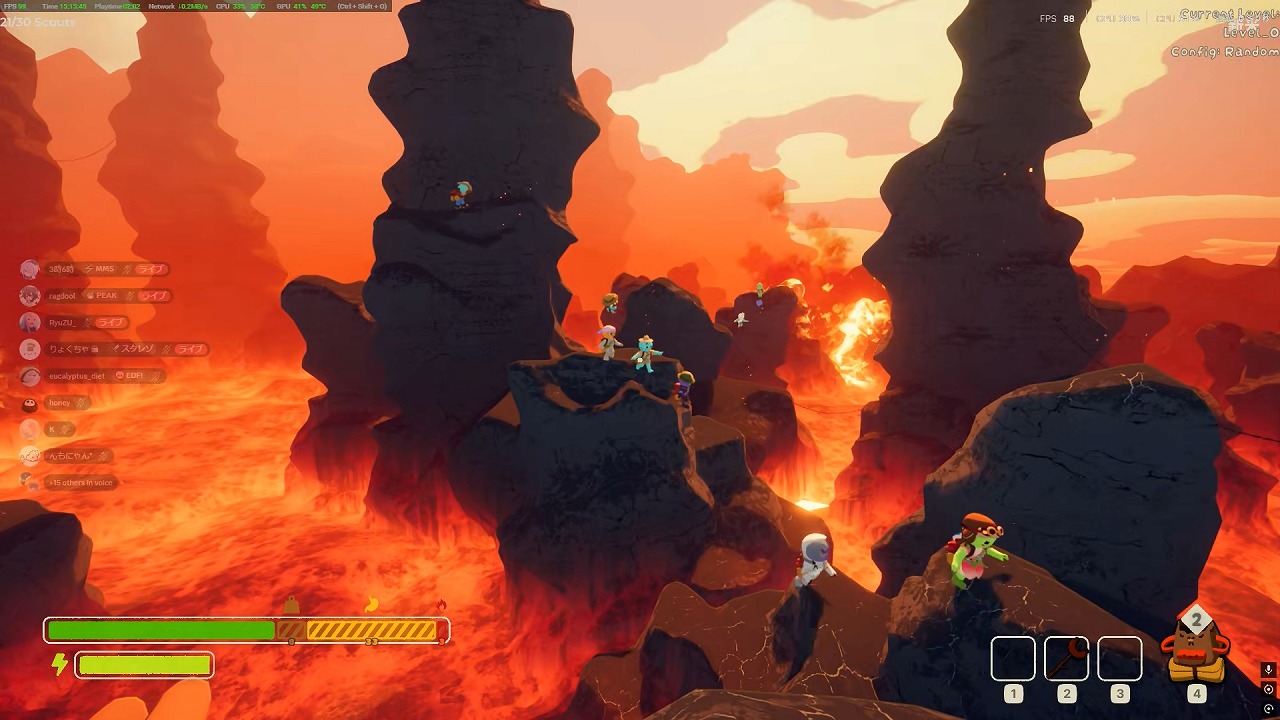Select the hotbar slot holding the red-headed tool
Screen dimensions: 1280x720
pyautogui.click(x=1066, y=658)
